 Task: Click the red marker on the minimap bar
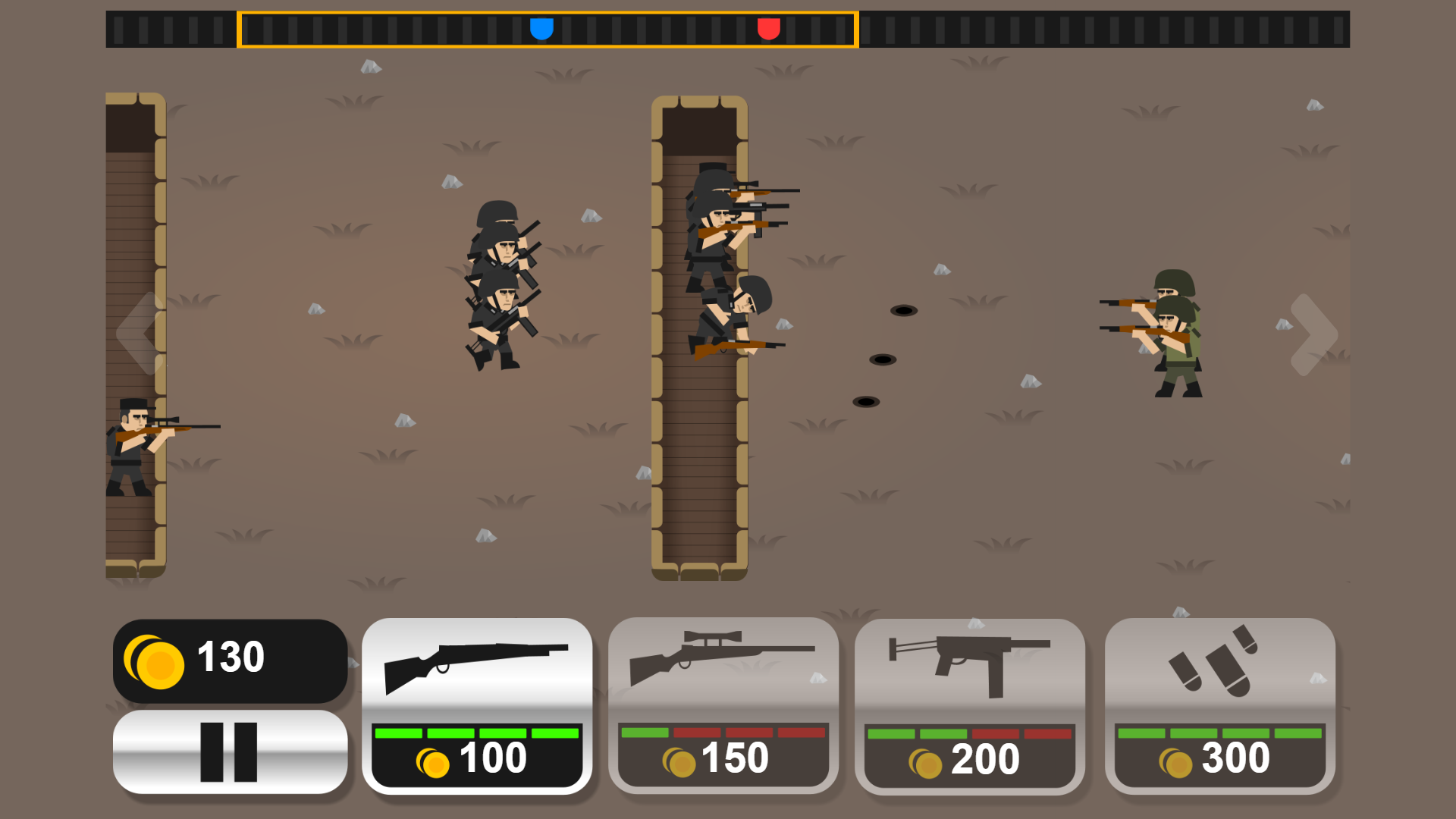[x=770, y=27]
